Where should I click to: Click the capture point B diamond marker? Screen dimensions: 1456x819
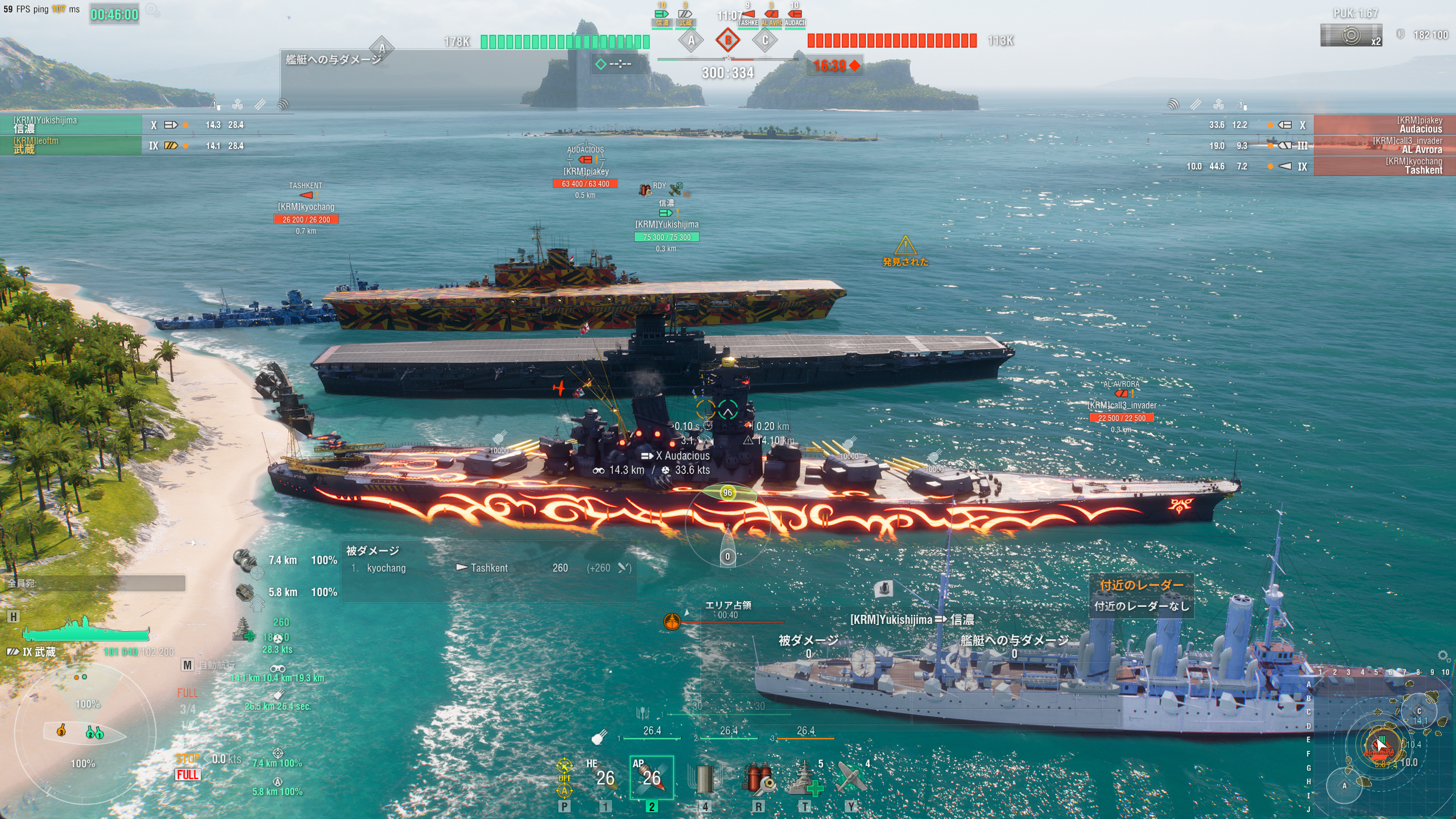point(727,40)
